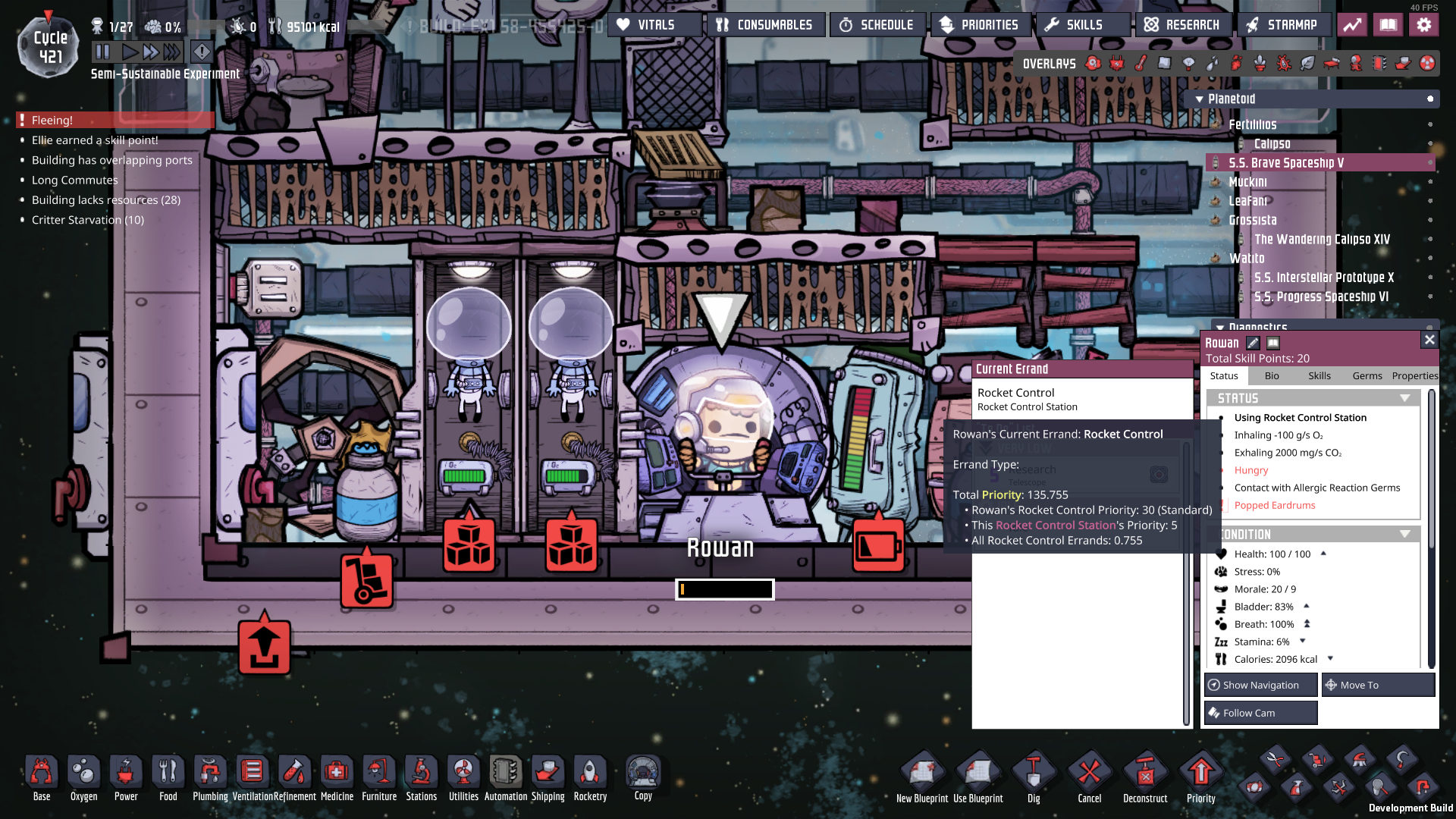Switch to Rowan's Skills tab
The height and width of the screenshot is (819, 1456).
pos(1319,375)
